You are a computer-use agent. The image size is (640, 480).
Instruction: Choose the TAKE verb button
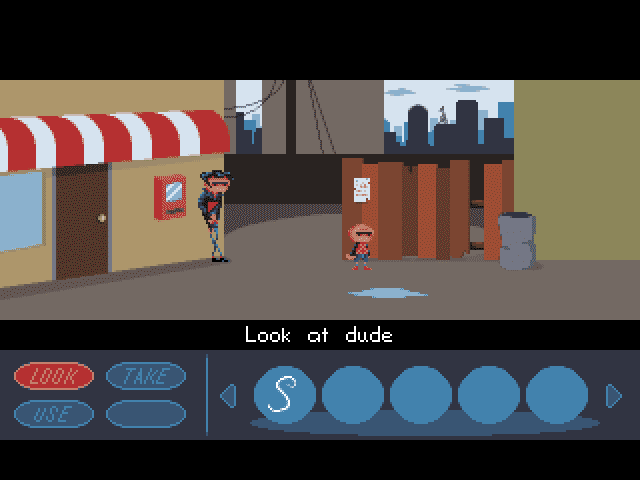(x=146, y=376)
